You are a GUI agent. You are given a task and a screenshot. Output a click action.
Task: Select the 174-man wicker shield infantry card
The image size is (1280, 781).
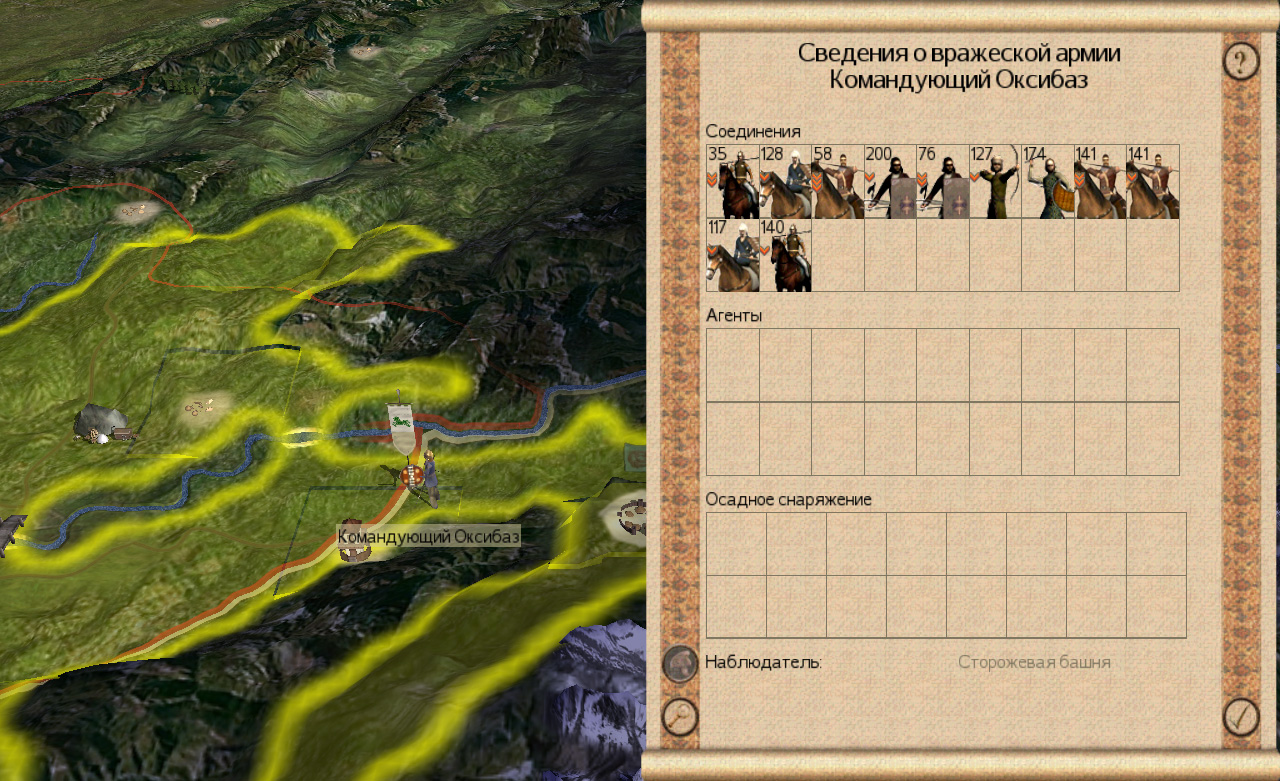[x=1048, y=182]
